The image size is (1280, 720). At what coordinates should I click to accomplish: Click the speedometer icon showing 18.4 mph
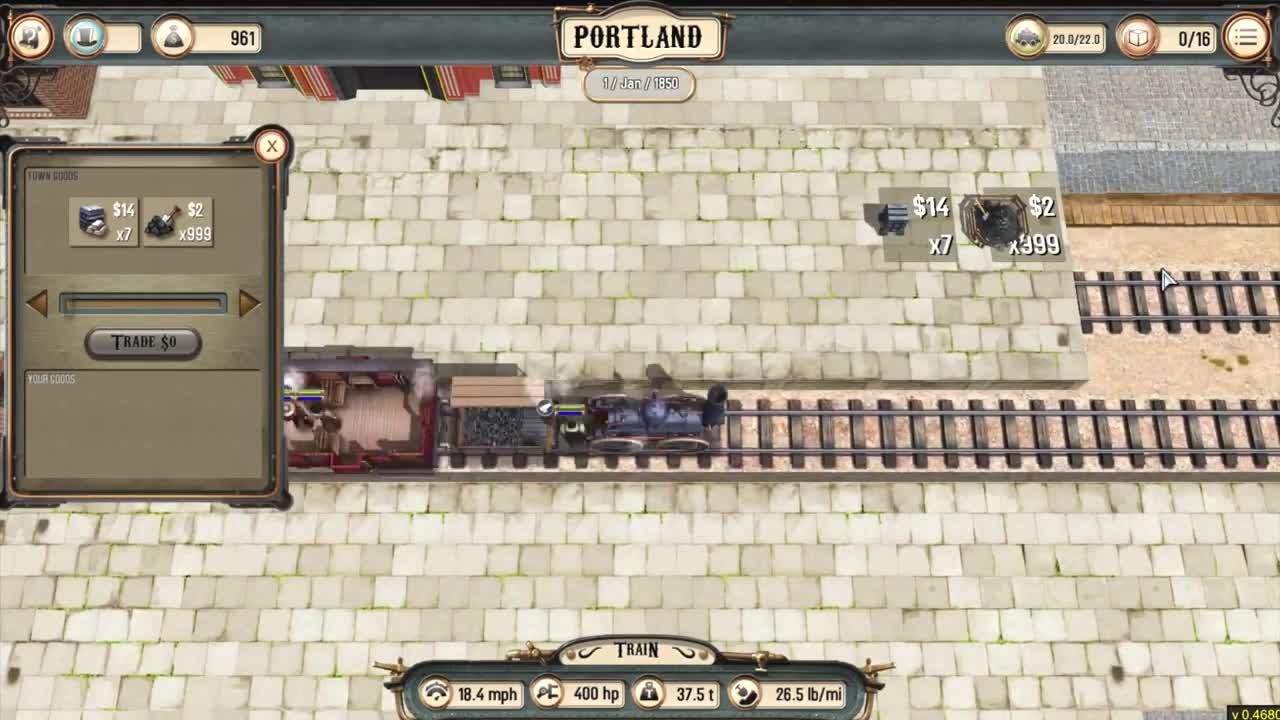436,693
